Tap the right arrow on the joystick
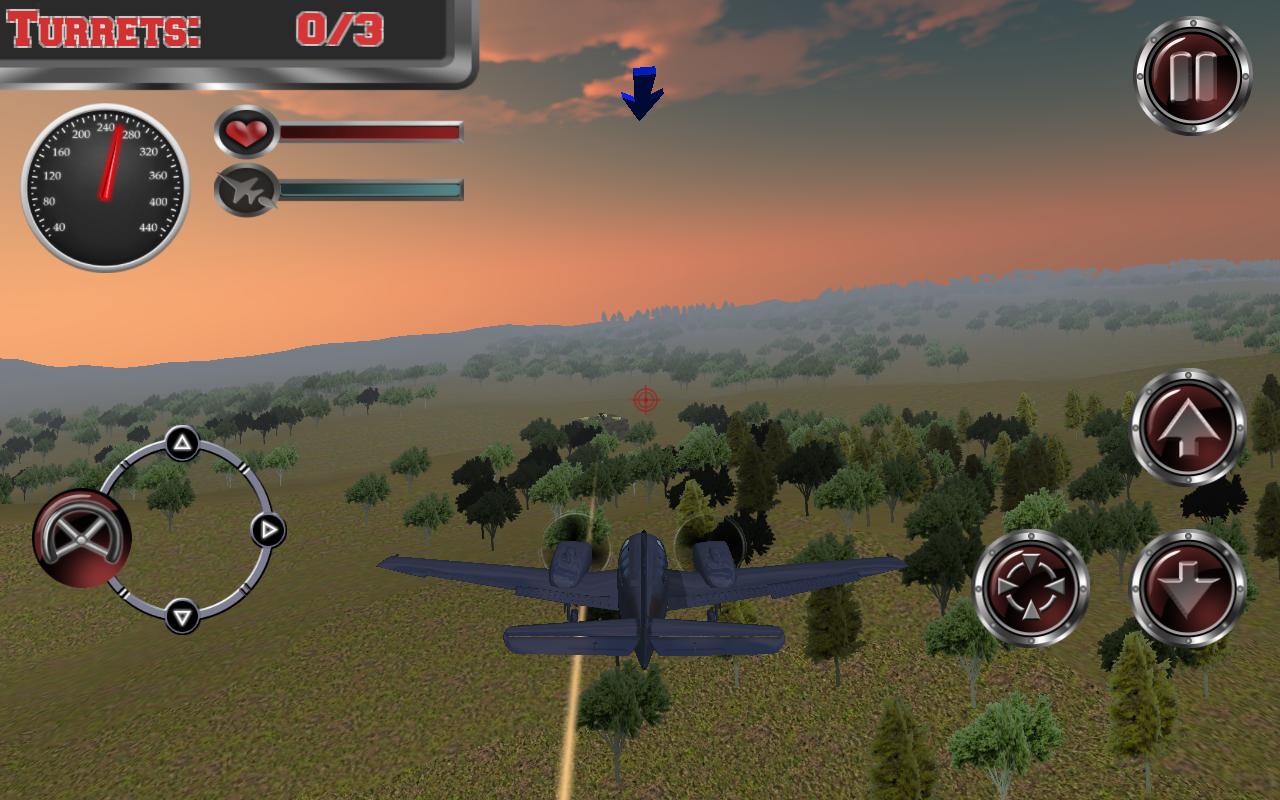Image resolution: width=1280 pixels, height=800 pixels. [267, 528]
